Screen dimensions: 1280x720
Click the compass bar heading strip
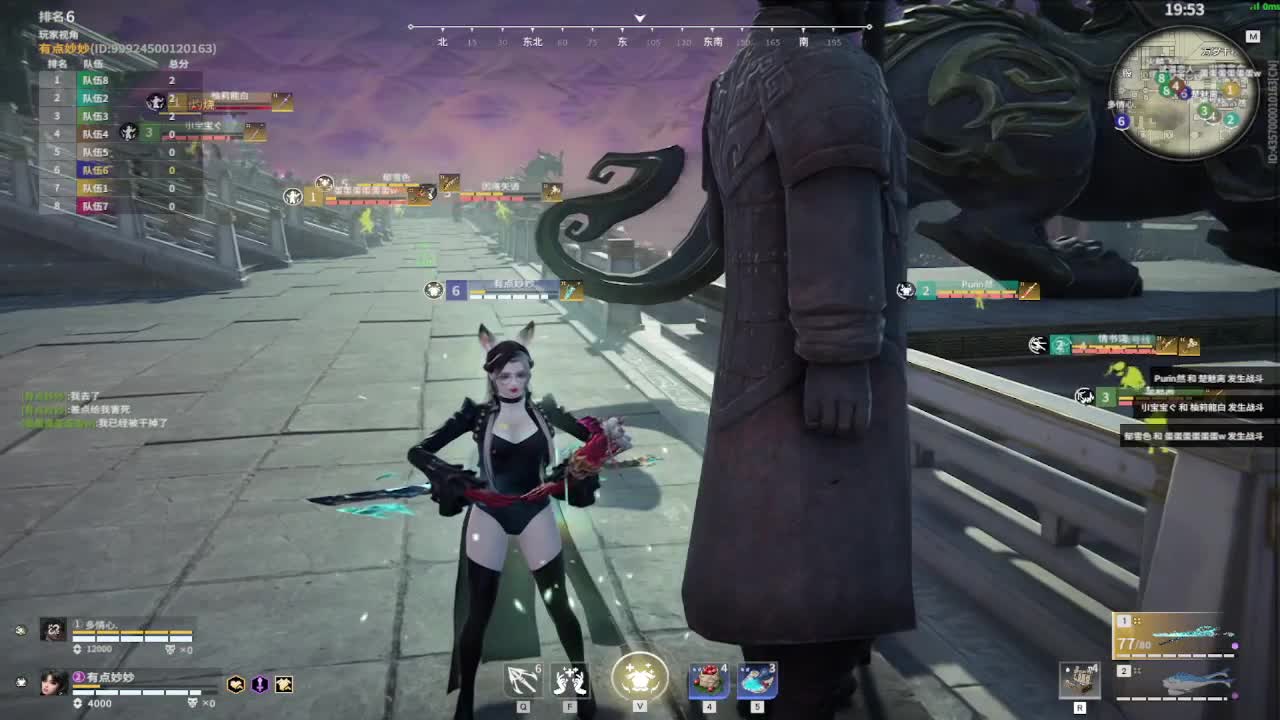(x=640, y=35)
